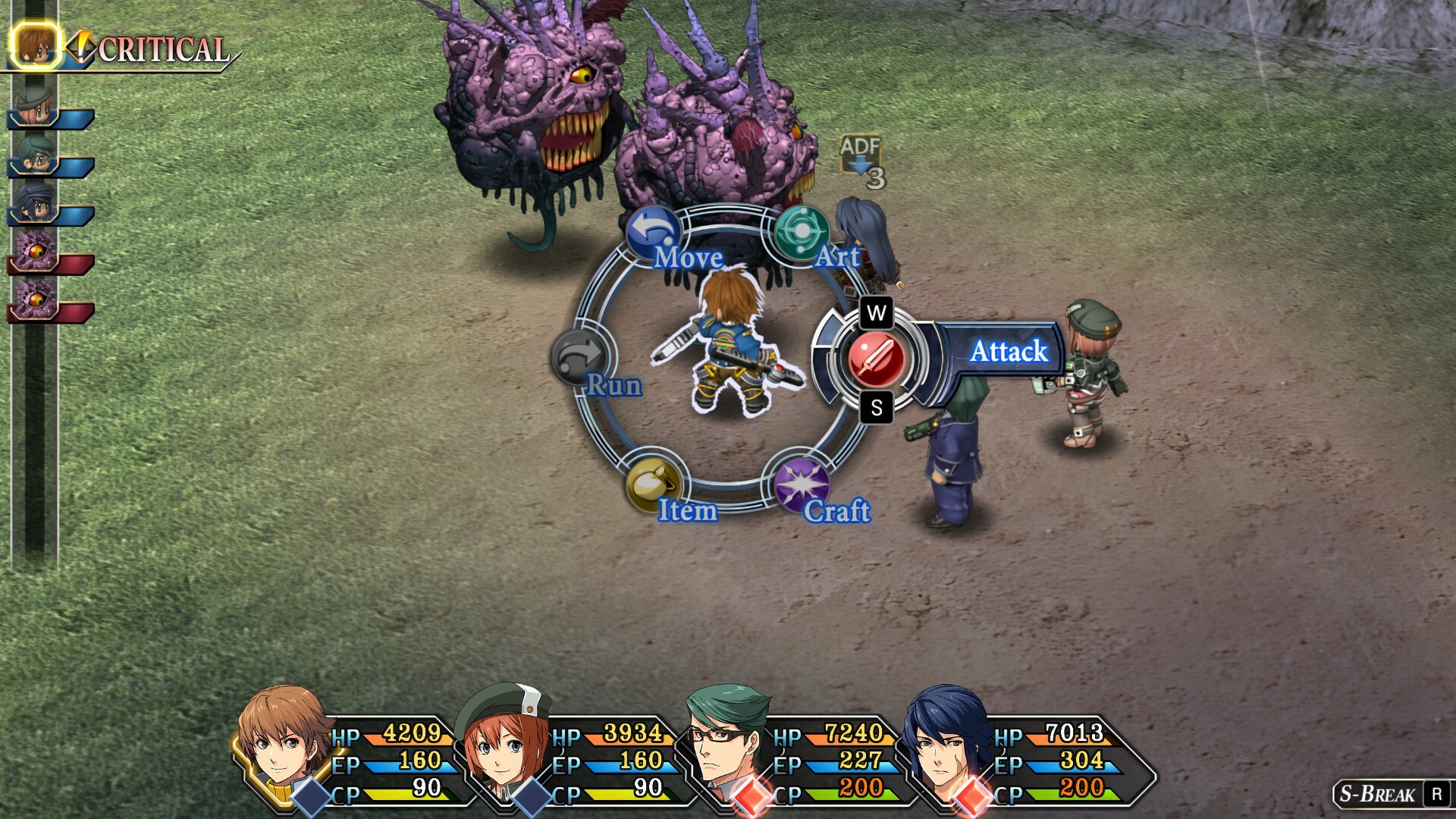Select the brown-haired hero's status panel
The height and width of the screenshot is (819, 1456).
coord(349,755)
